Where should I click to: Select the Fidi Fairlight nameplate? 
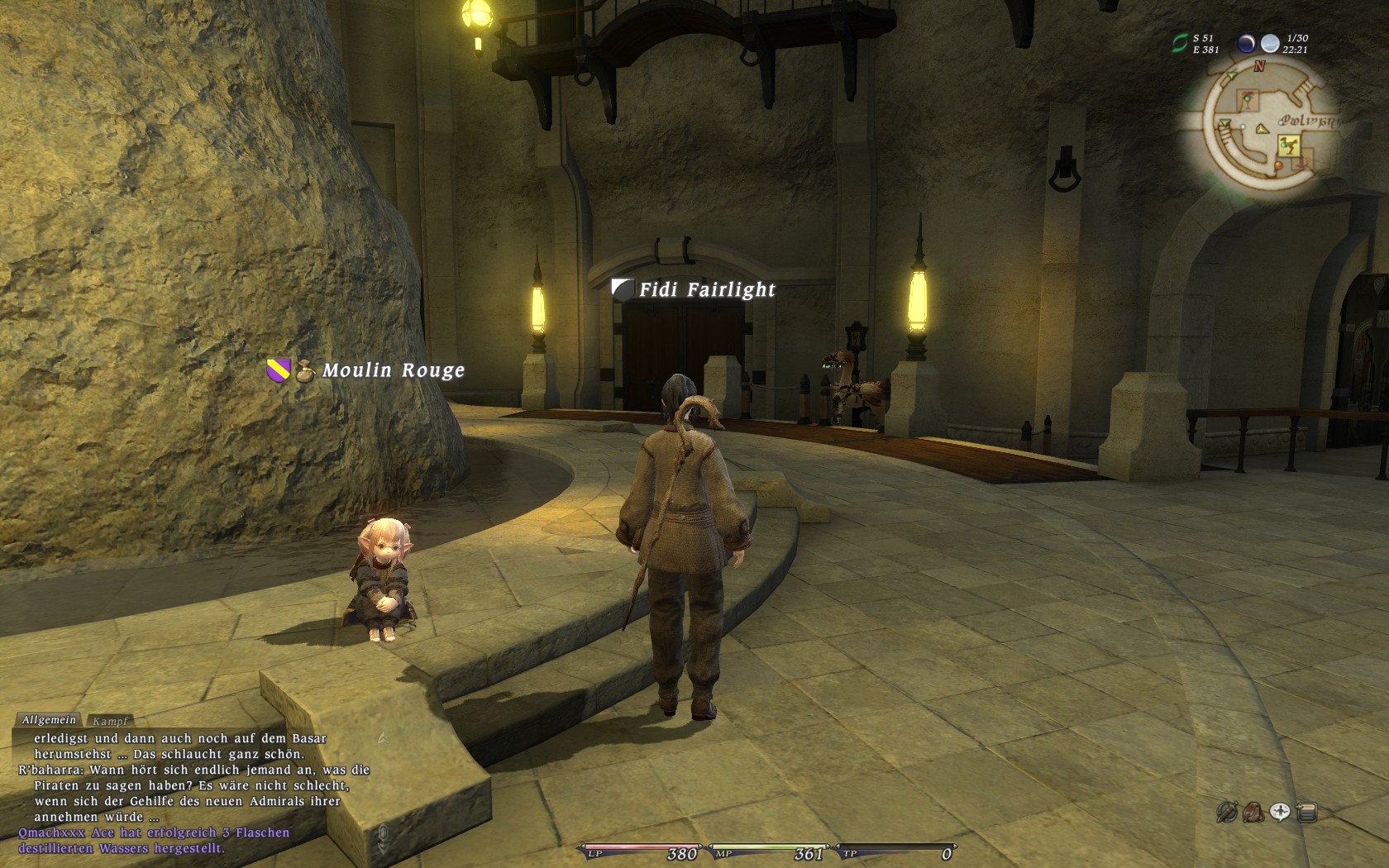(706, 289)
